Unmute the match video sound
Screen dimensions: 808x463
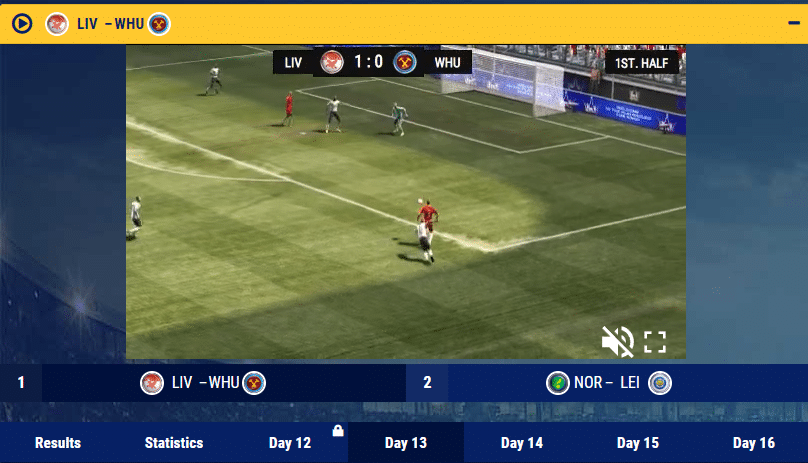[617, 342]
